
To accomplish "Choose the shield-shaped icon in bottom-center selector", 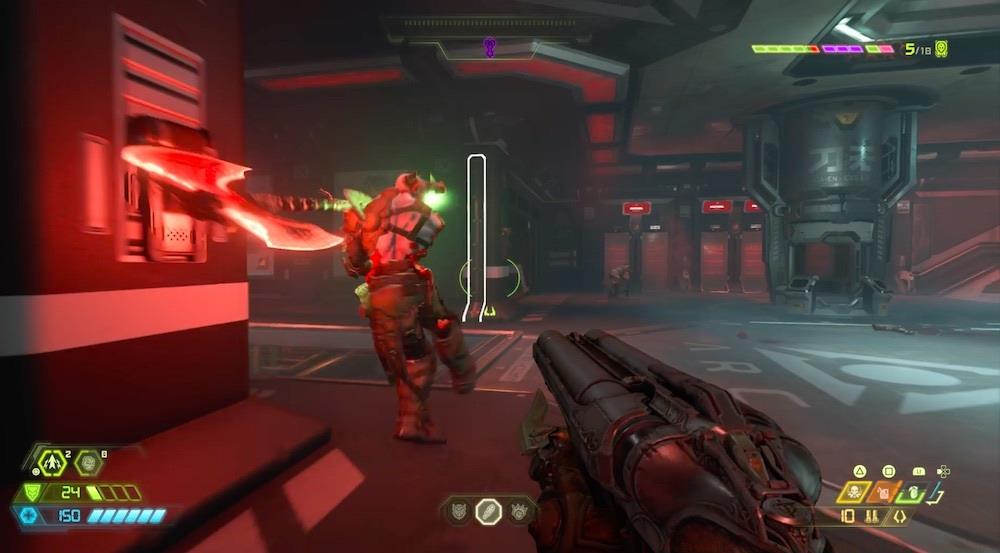I will coord(458,510).
